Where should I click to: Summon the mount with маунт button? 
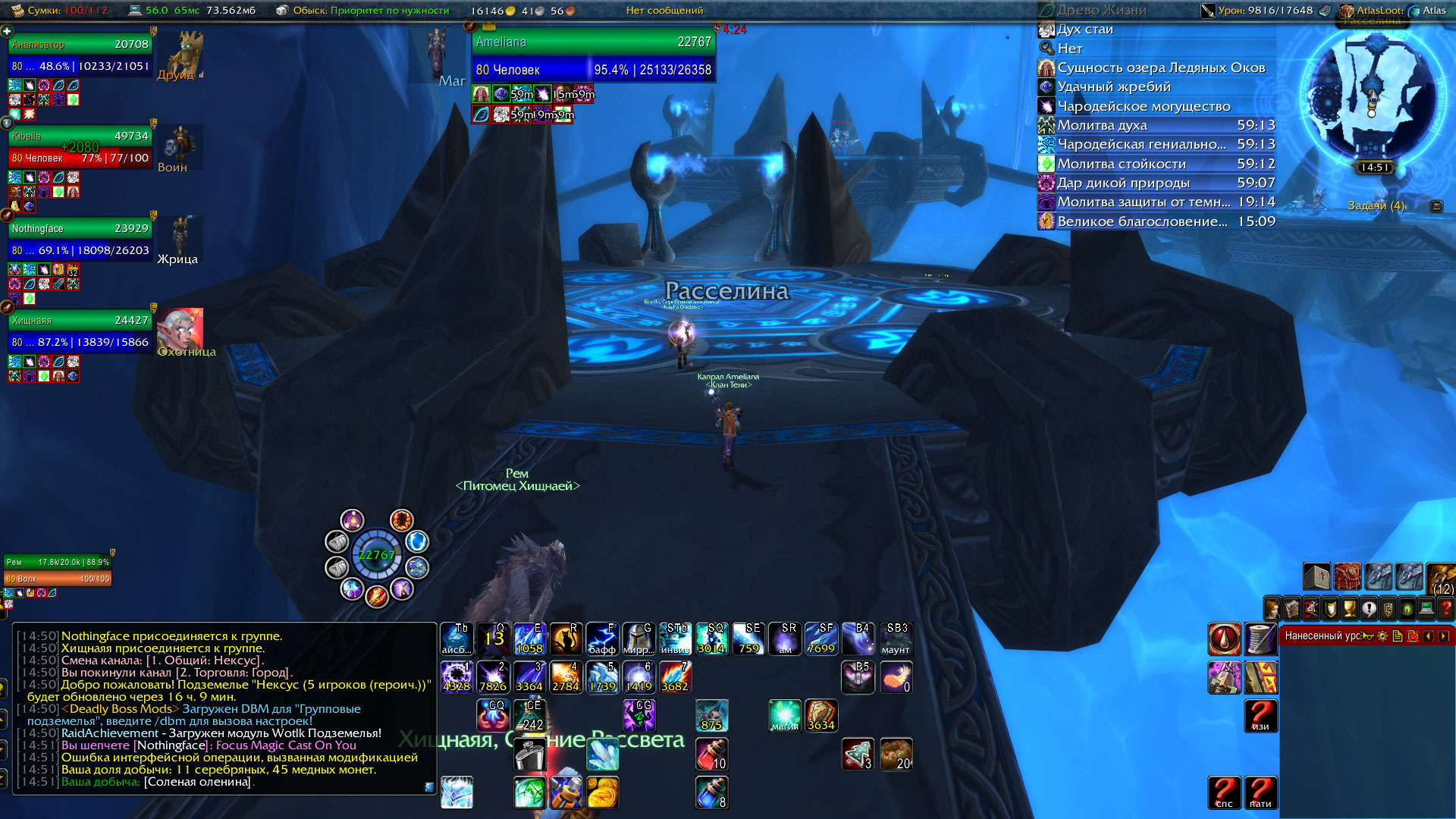tap(896, 639)
